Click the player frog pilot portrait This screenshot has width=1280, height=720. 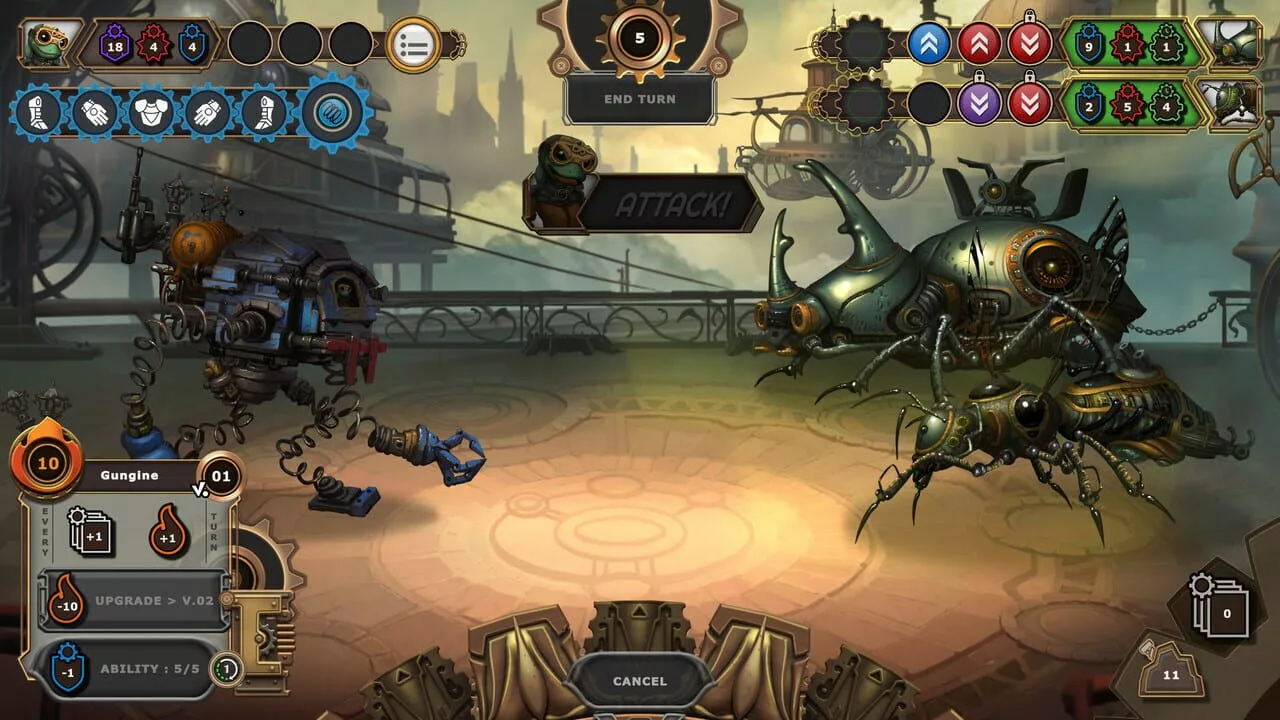[49, 45]
